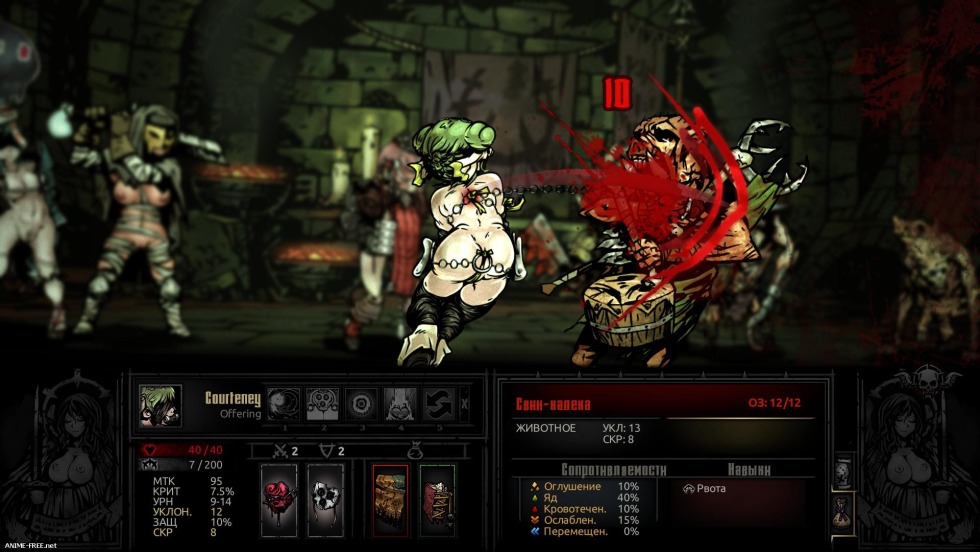Select the green-bordered weapon item card
Viewport: 980px width, 552px height.
[x=437, y=499]
